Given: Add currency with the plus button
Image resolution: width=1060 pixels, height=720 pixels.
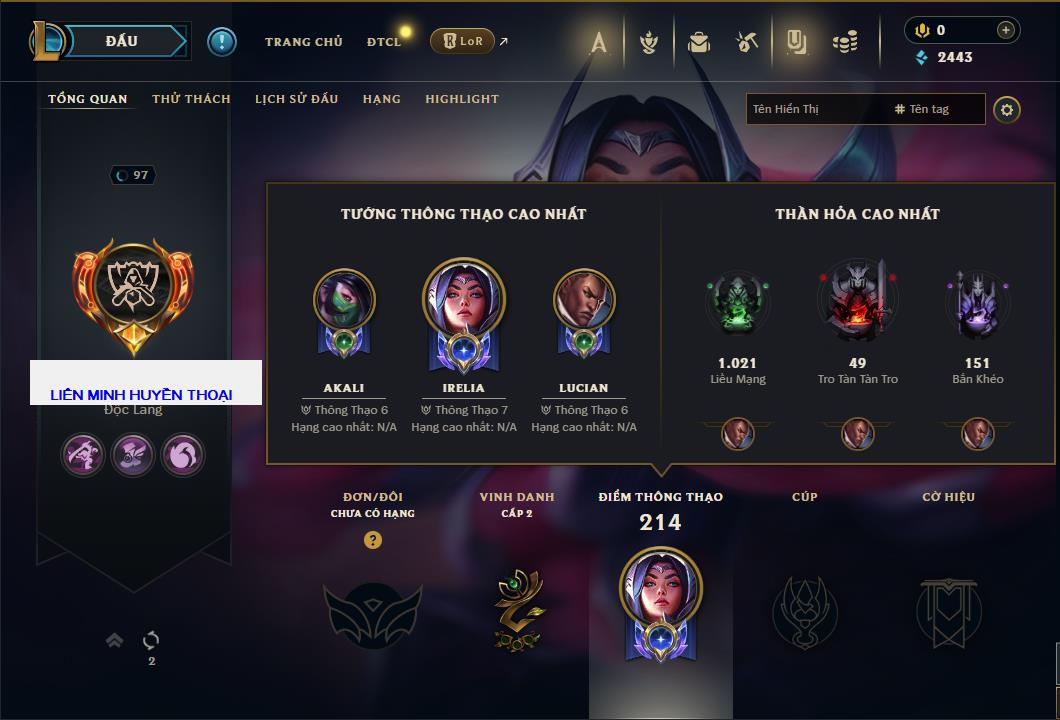Looking at the screenshot, I should (x=1005, y=30).
